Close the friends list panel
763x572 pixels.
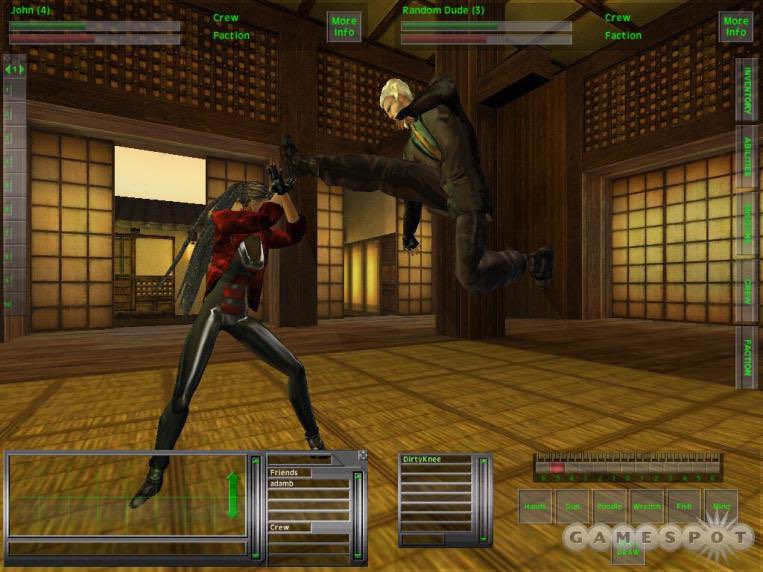362,456
